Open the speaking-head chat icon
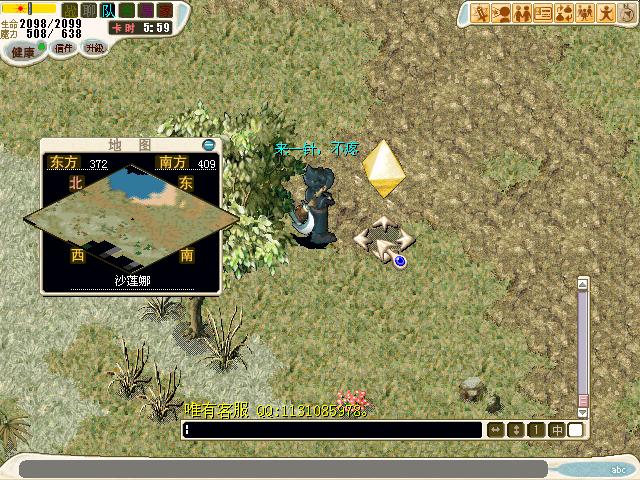 coord(502,13)
